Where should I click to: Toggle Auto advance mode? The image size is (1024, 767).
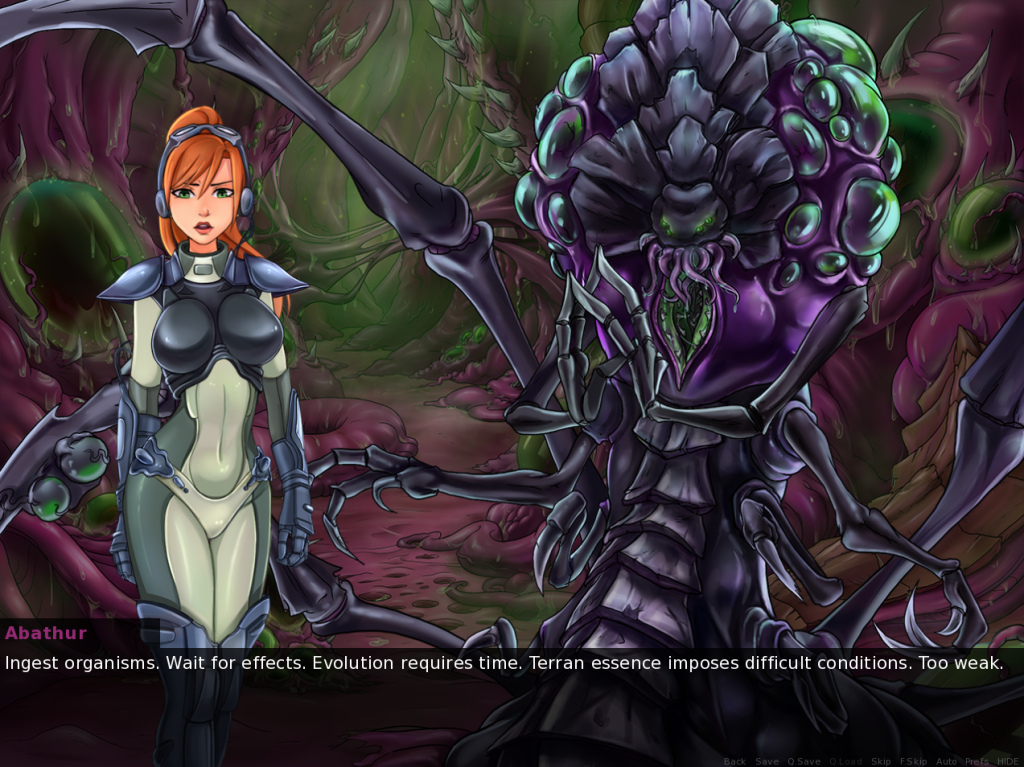[946, 762]
